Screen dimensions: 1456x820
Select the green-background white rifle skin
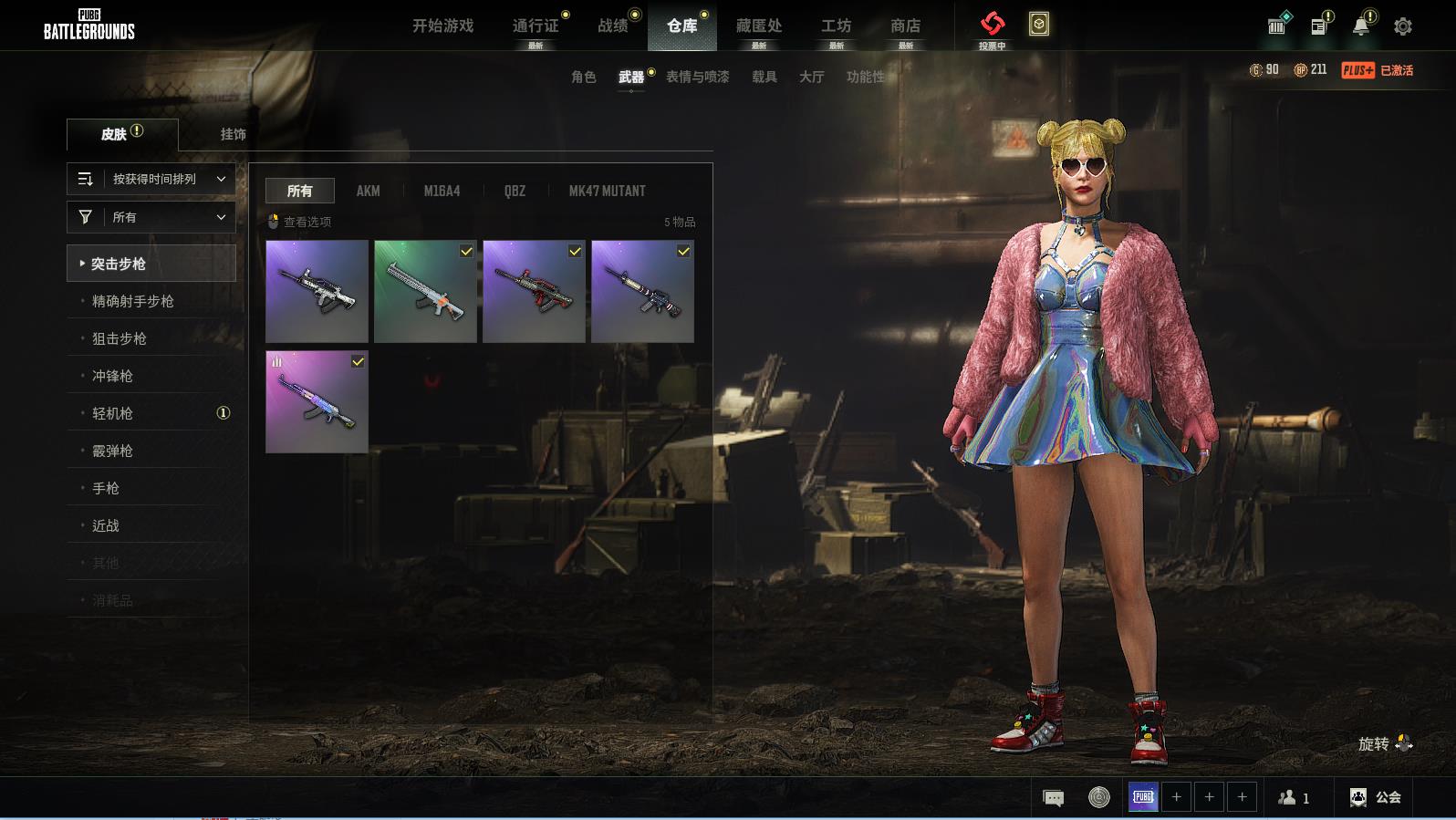coord(425,291)
